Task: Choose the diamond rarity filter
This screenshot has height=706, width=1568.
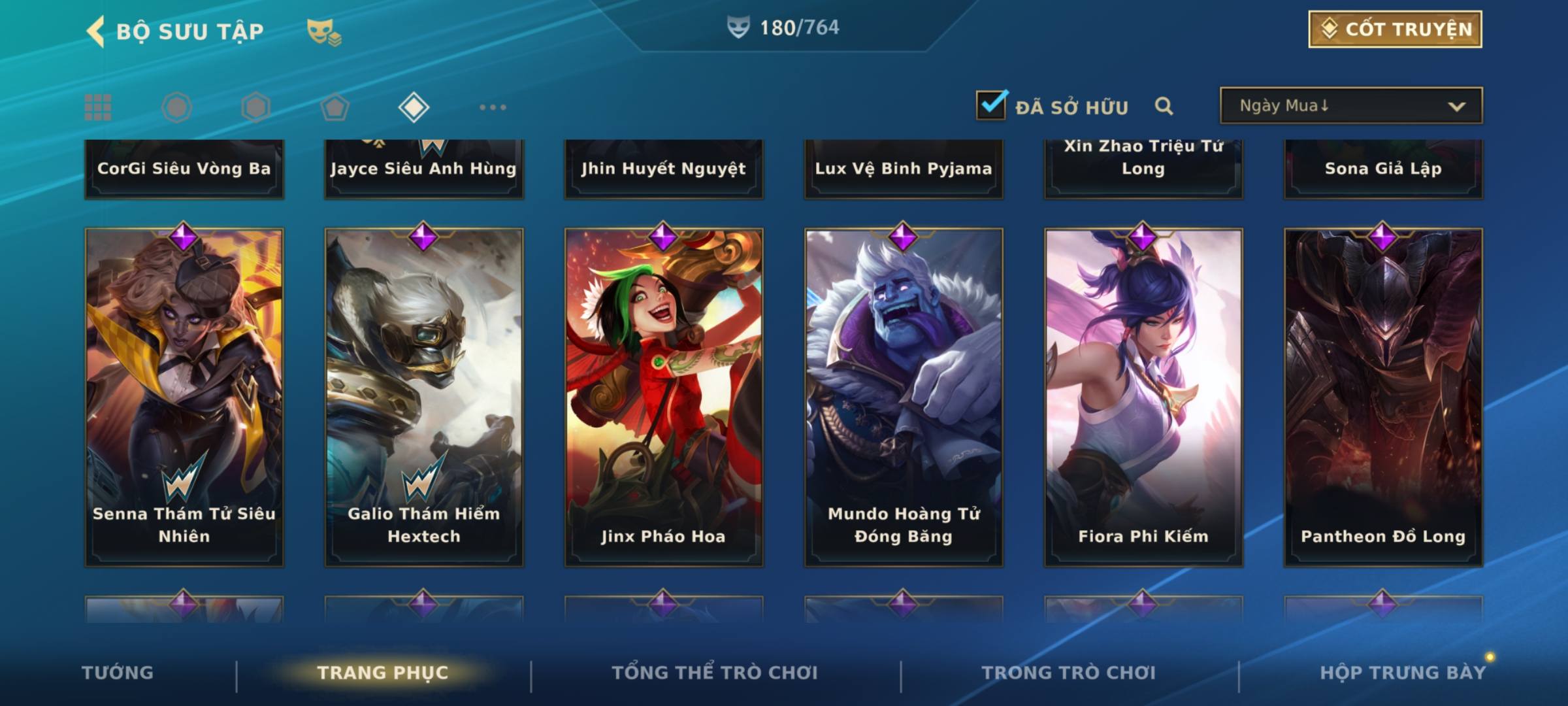Action: (414, 107)
